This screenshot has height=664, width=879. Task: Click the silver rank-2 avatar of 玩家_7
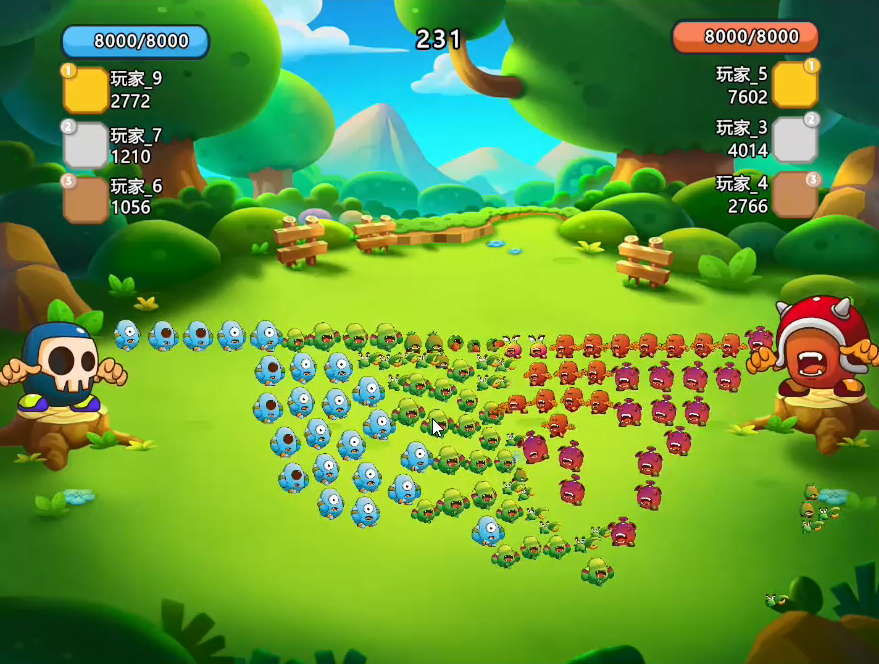pyautogui.click(x=86, y=145)
